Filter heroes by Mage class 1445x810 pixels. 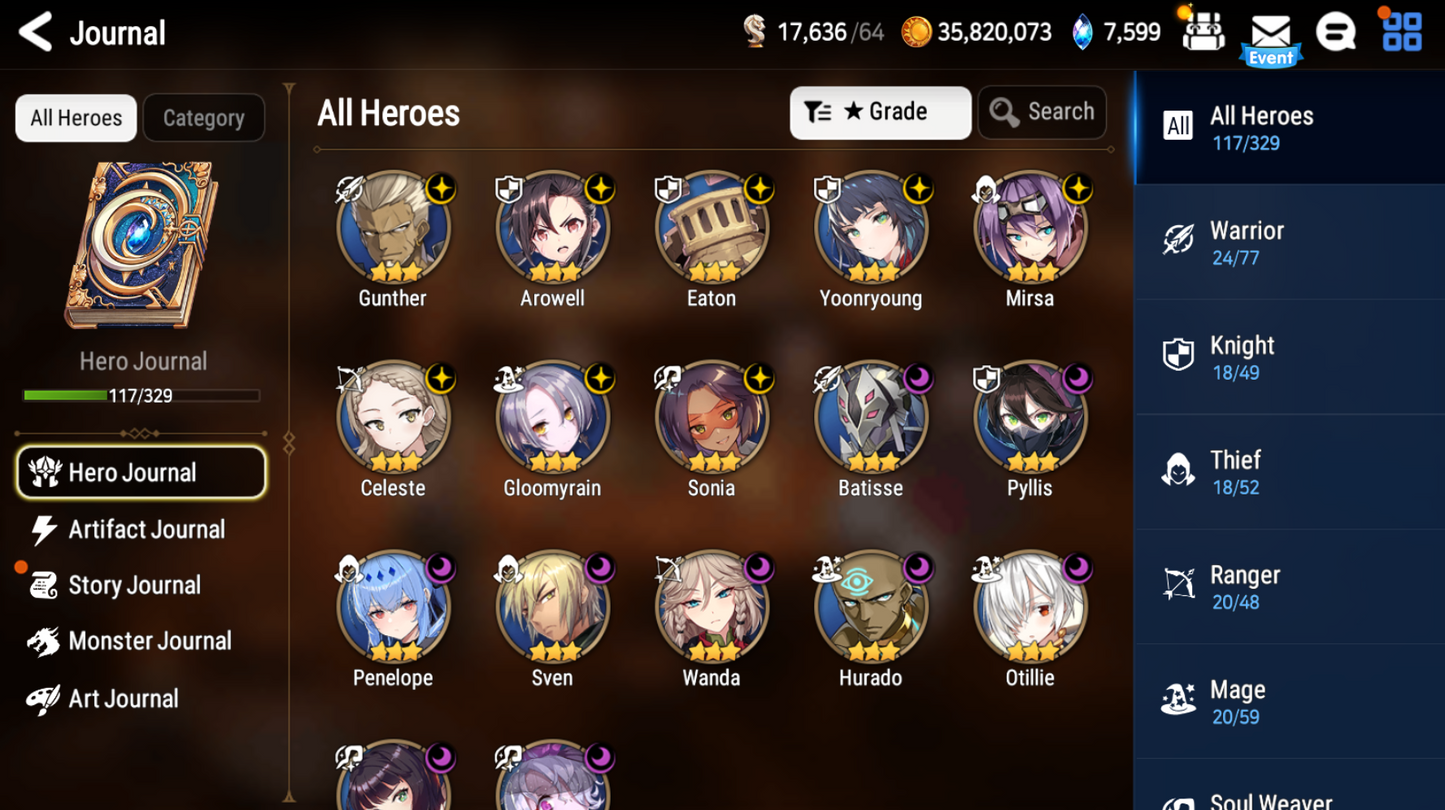[x=1289, y=700]
